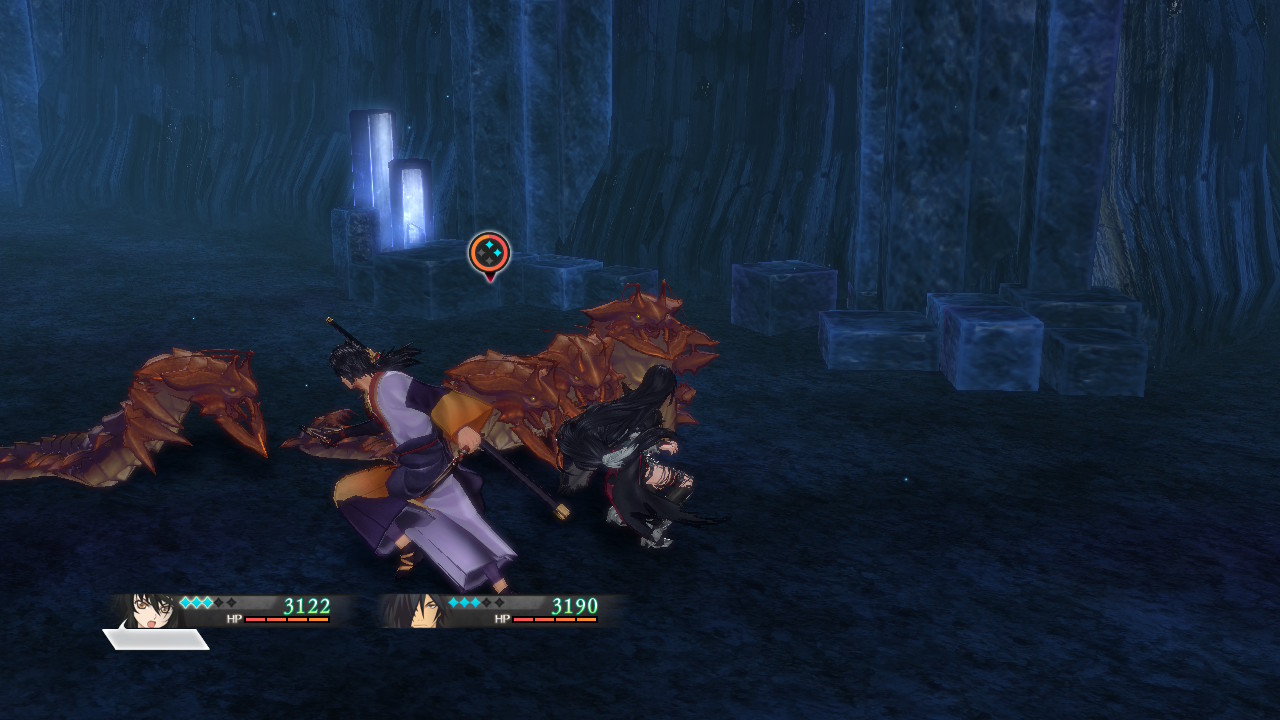Click the first cyan soul diamond on Velvet's gauge
The height and width of the screenshot is (720, 1280).
(x=183, y=601)
